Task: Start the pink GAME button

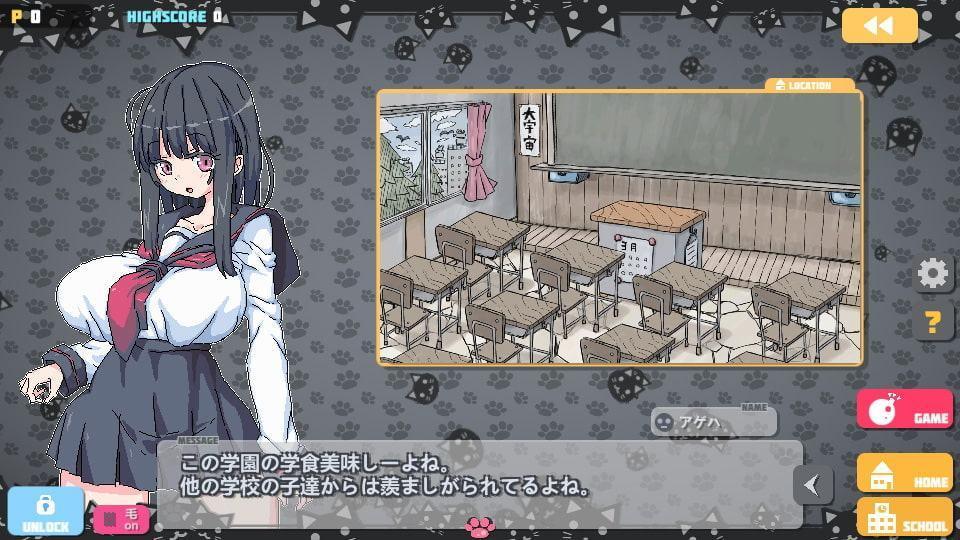Action: tap(904, 409)
